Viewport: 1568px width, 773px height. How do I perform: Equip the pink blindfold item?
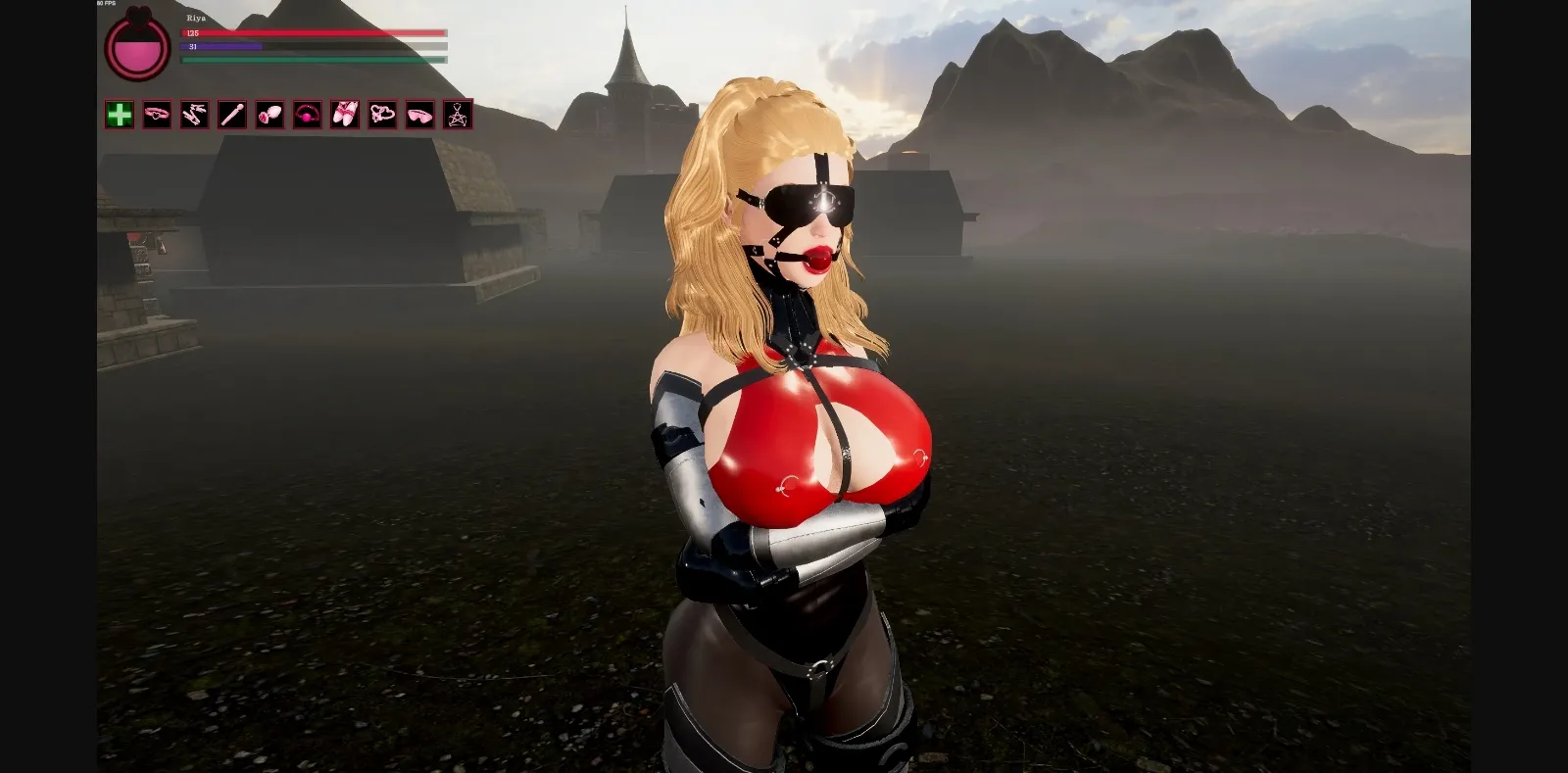pyautogui.click(x=417, y=116)
